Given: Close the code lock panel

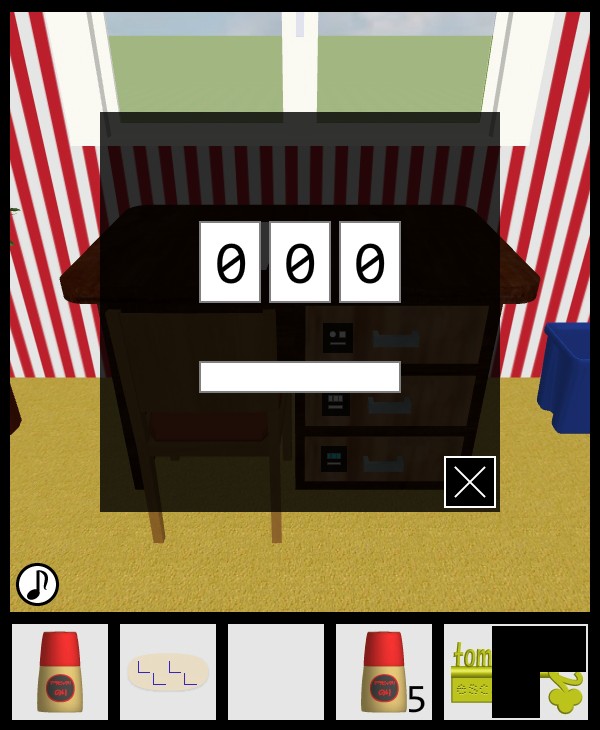Looking at the screenshot, I should coord(470,482).
